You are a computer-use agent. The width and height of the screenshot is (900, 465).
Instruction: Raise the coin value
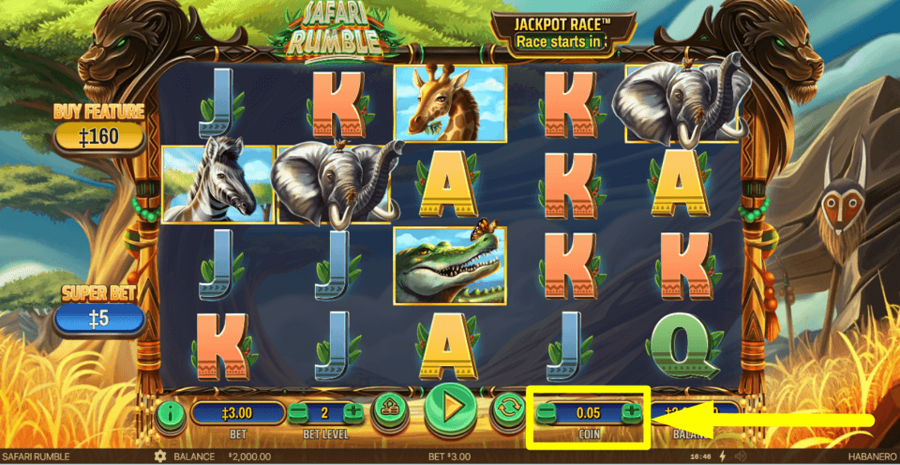click(x=632, y=411)
